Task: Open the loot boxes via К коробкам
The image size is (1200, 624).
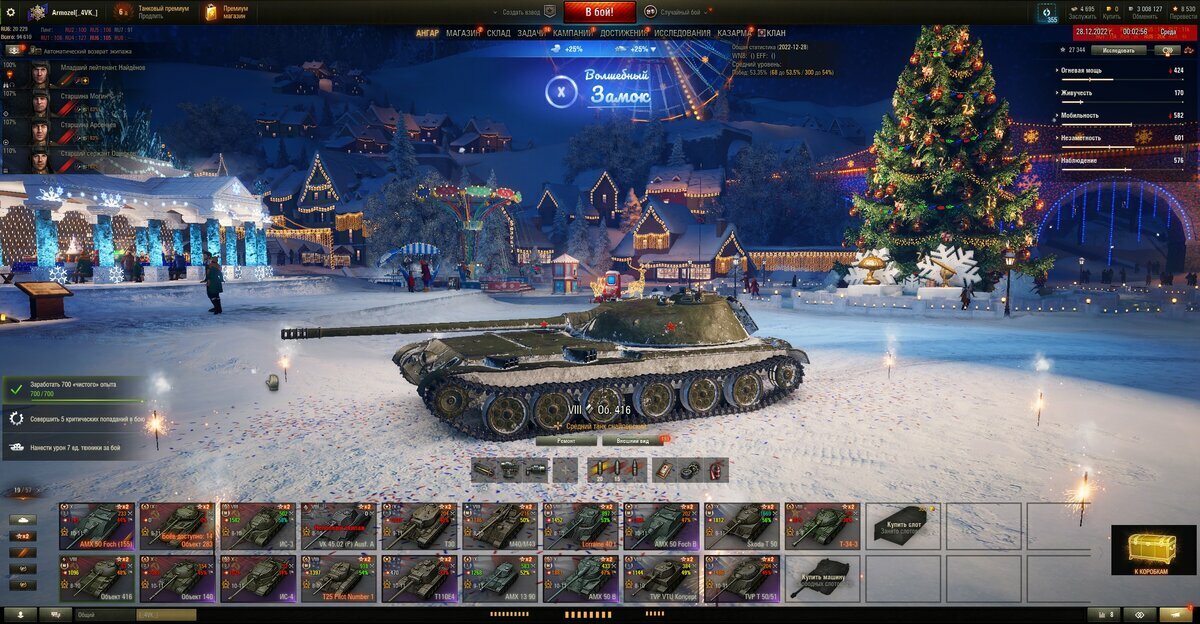Action: coord(1153,551)
